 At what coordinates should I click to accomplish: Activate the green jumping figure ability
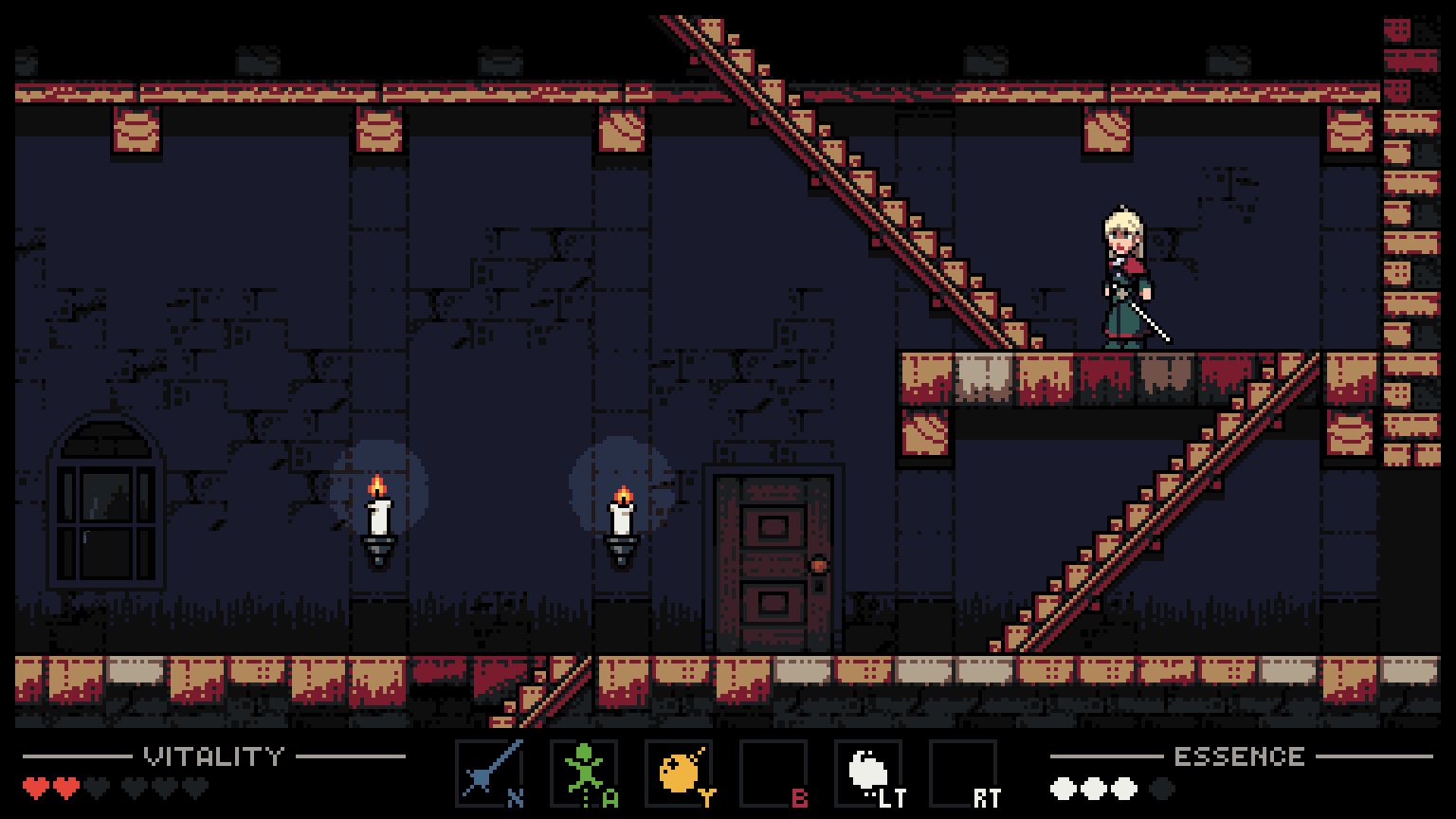(x=584, y=772)
